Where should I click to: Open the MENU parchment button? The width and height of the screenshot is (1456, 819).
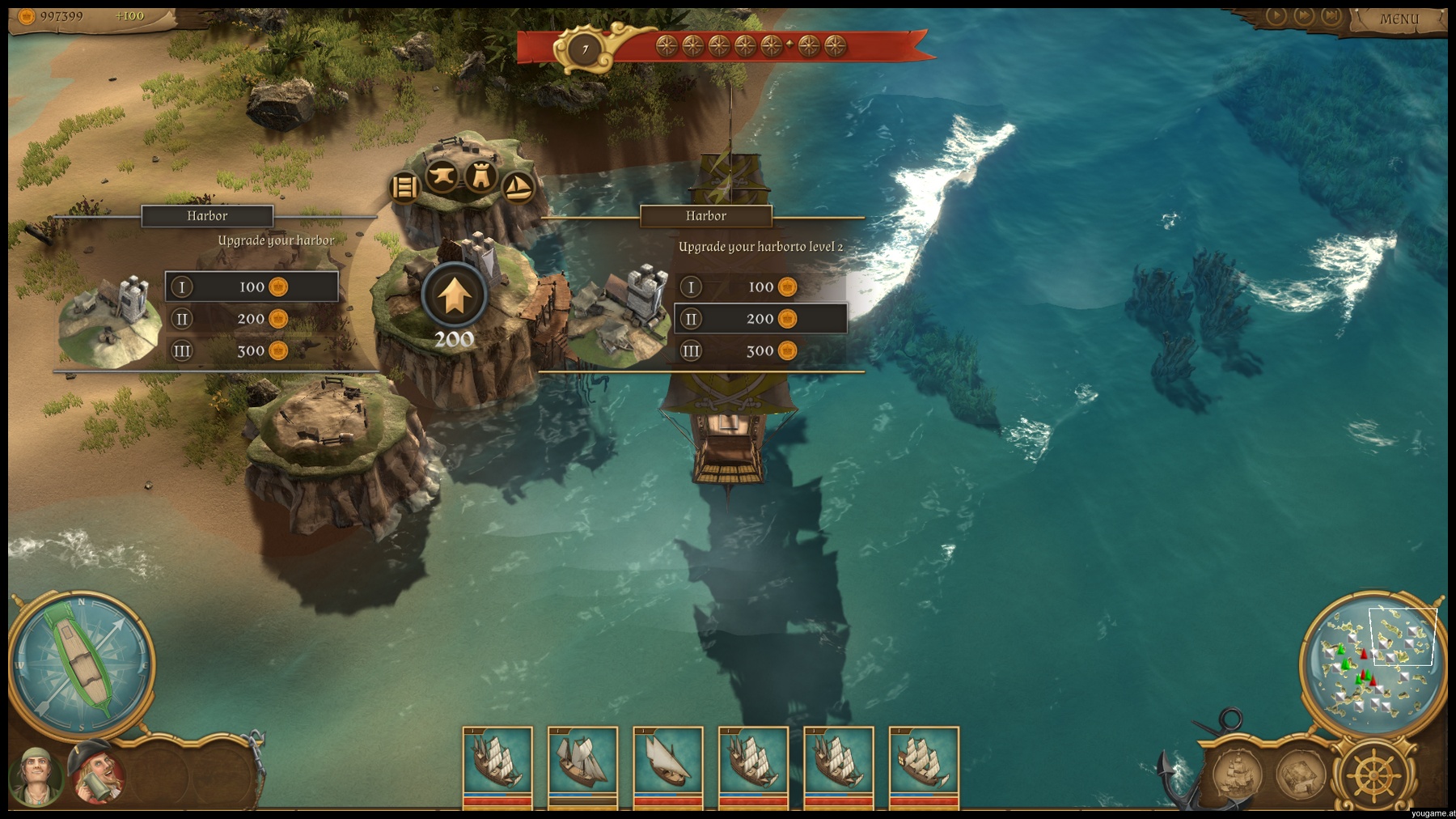pos(1399,19)
